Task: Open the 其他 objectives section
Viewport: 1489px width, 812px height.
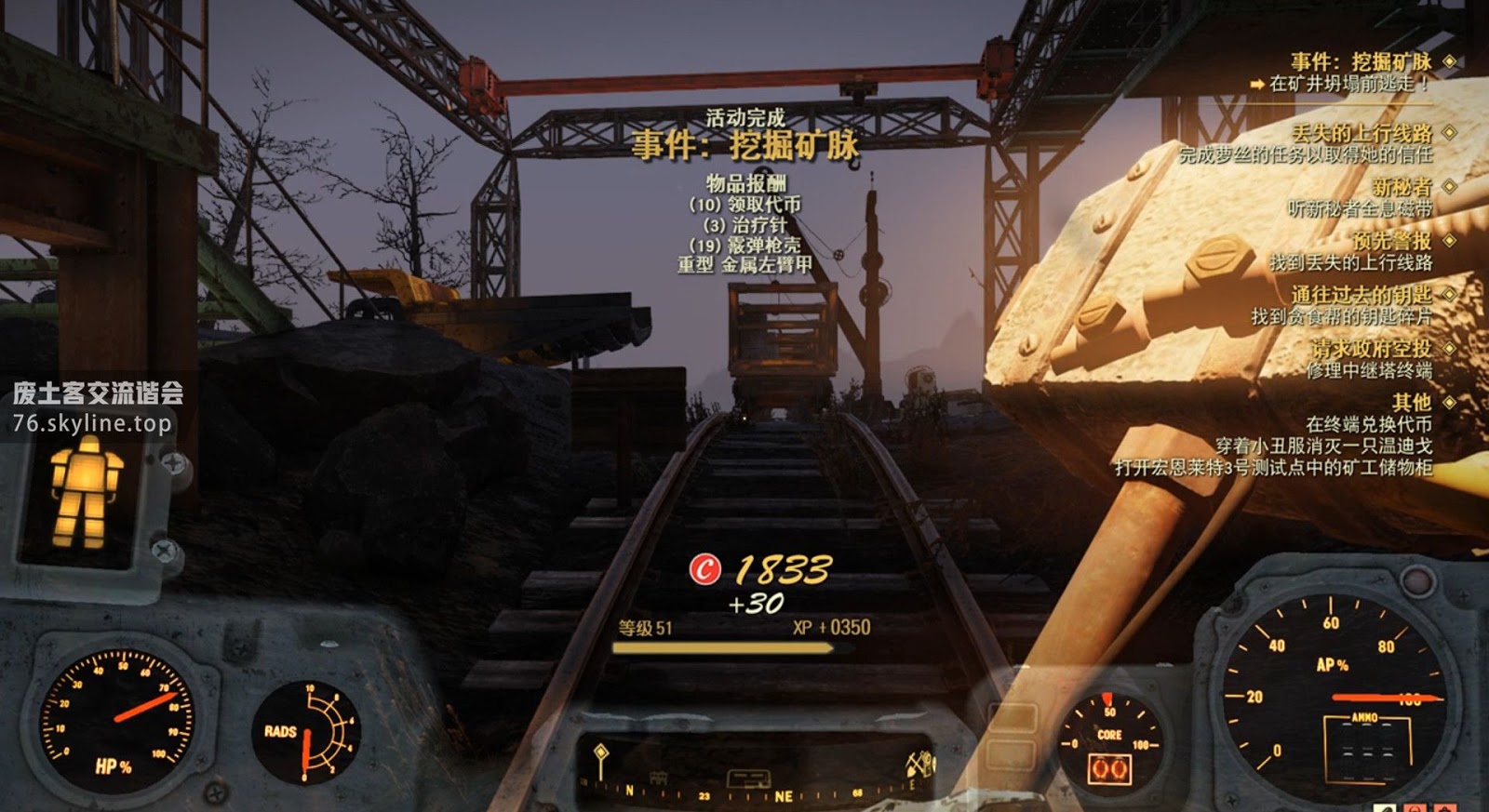Action: click(x=1411, y=403)
